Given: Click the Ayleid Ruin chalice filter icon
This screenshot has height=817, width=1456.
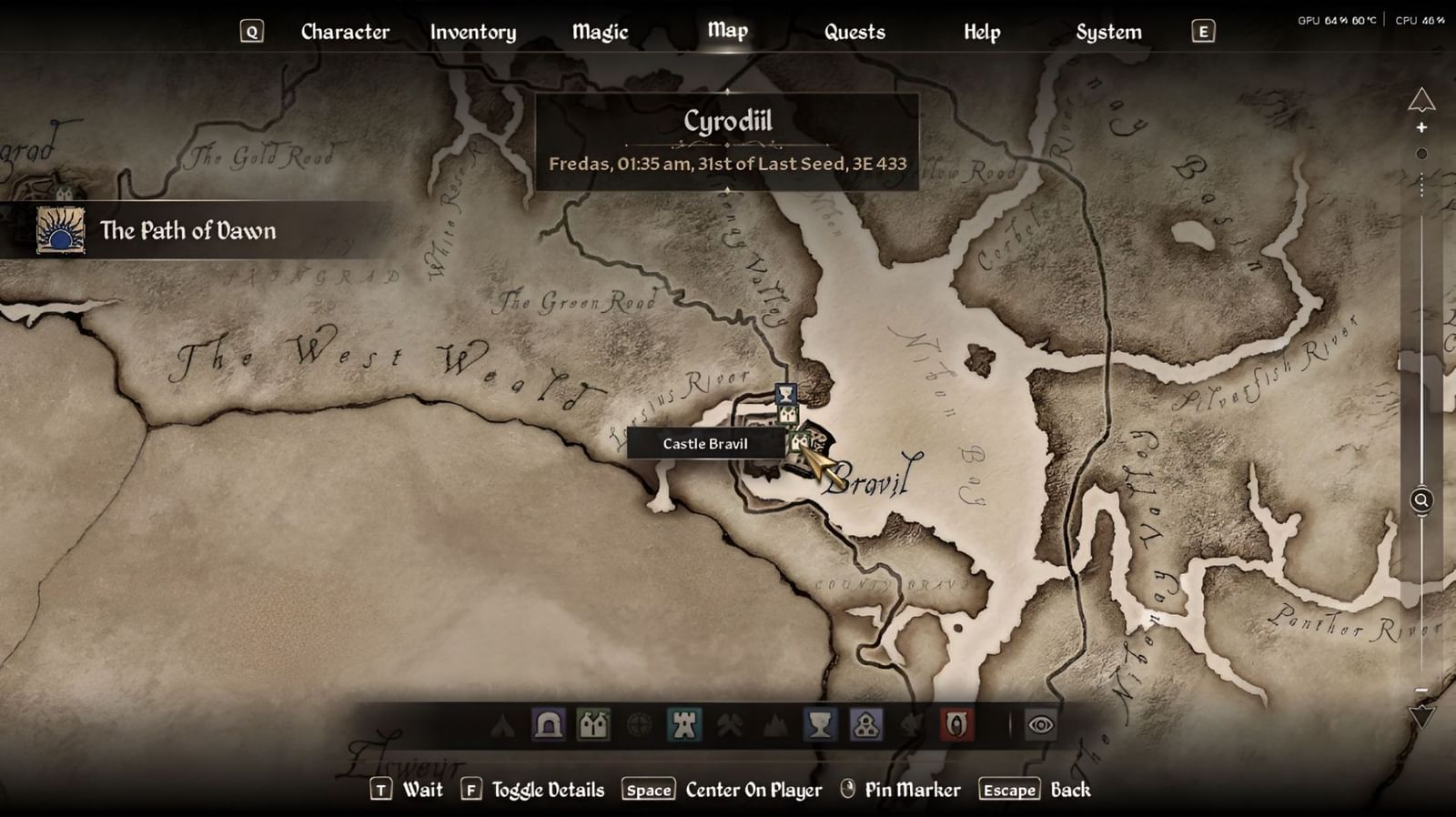Looking at the screenshot, I should click(x=819, y=725).
